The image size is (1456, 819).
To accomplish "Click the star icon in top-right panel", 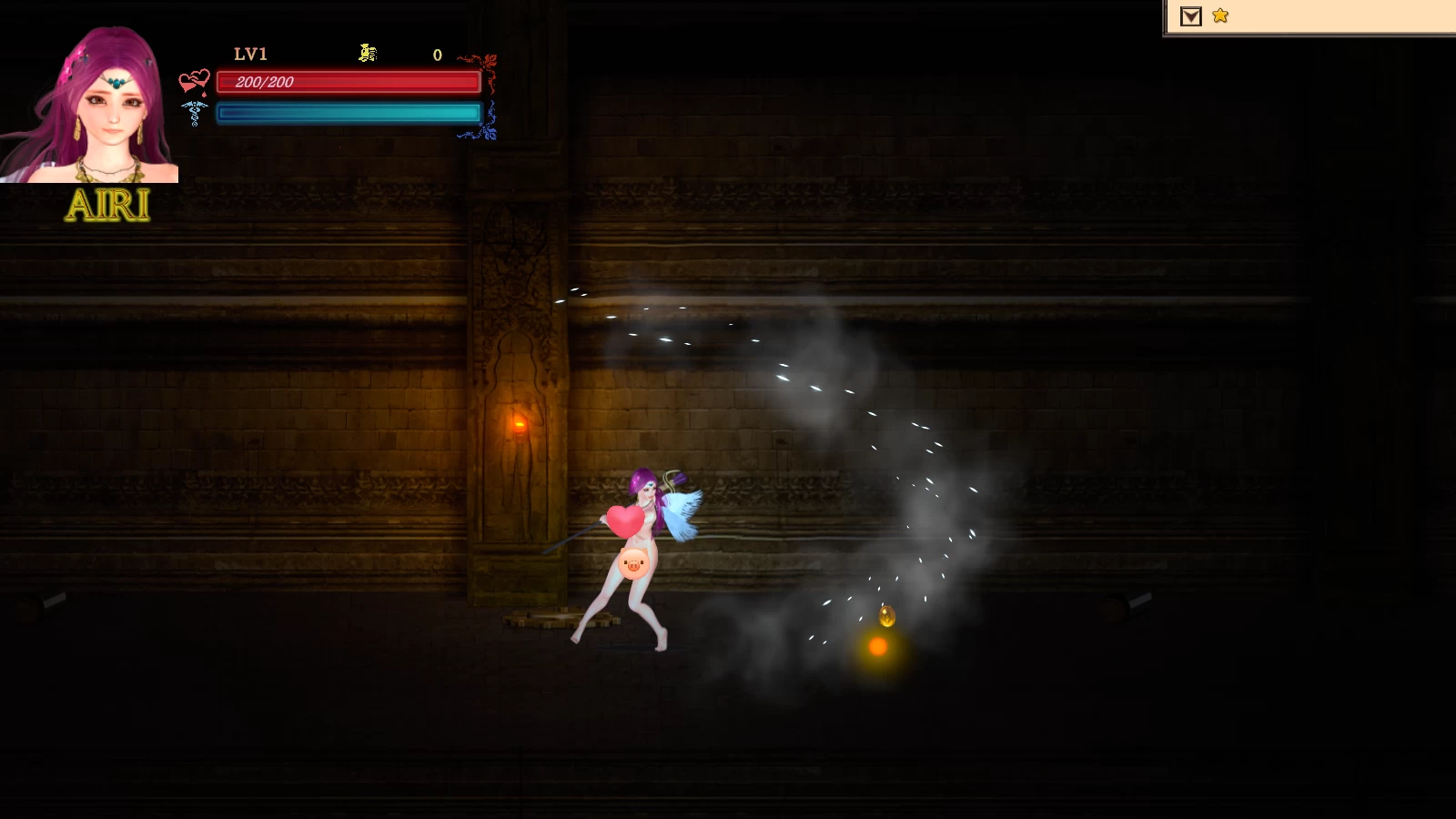I will [x=1220, y=15].
